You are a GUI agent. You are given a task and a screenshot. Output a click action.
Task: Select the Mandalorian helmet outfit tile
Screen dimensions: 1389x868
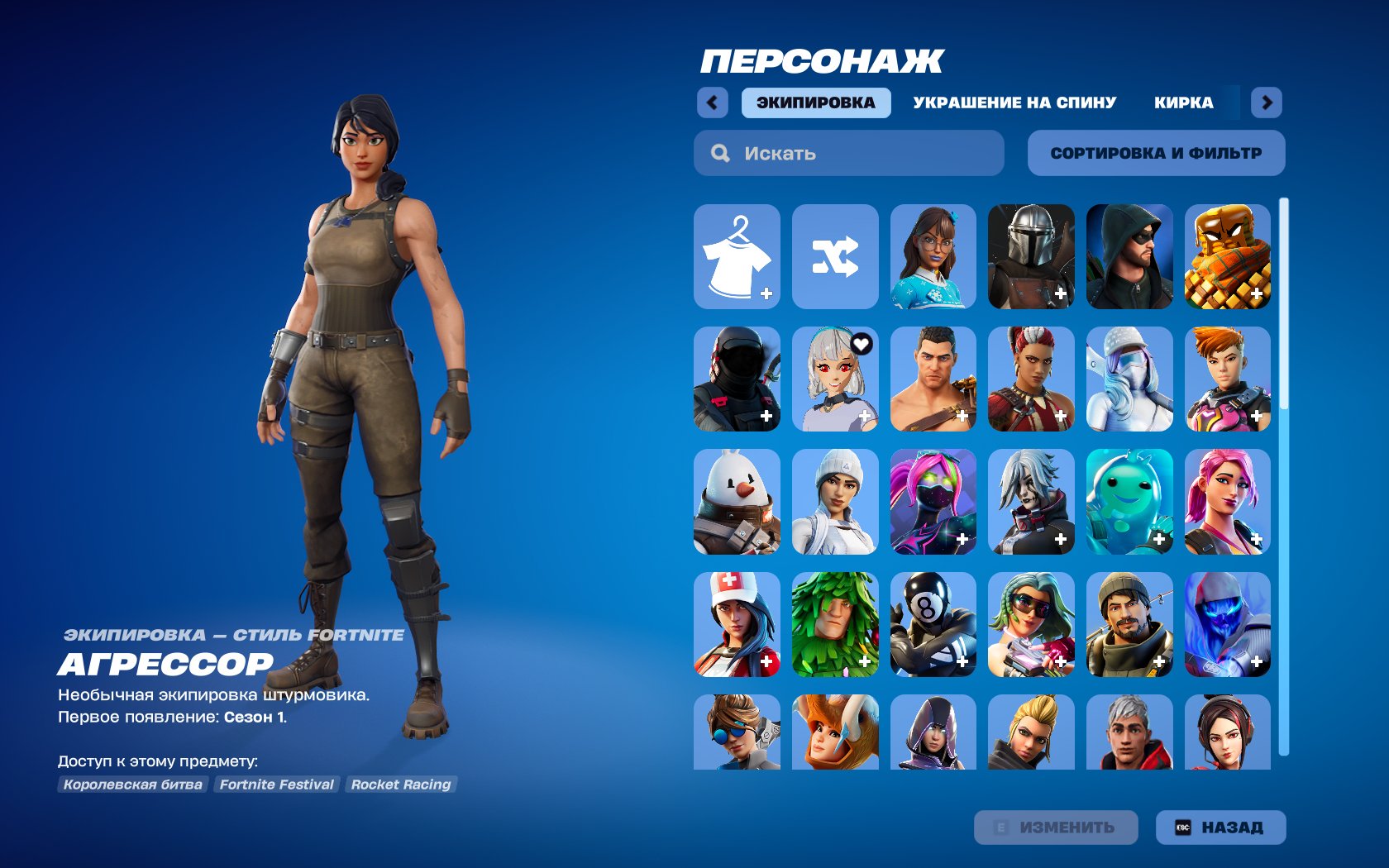tap(1030, 256)
